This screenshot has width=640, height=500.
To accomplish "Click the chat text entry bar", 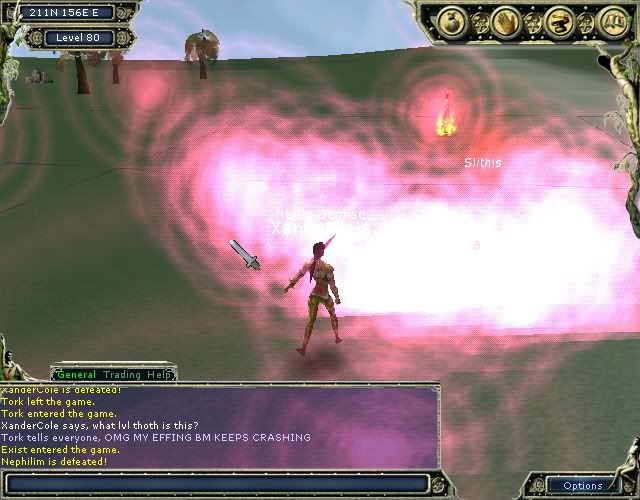I will tap(218, 485).
